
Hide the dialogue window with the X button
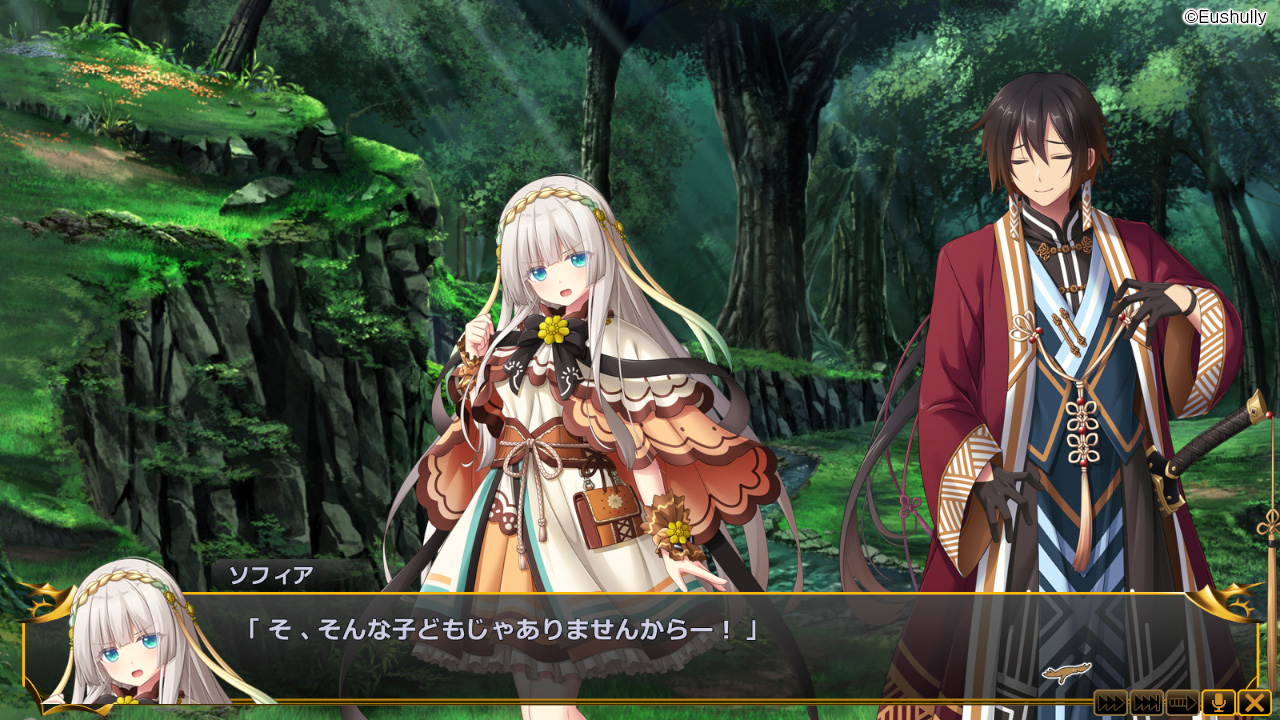(1254, 702)
